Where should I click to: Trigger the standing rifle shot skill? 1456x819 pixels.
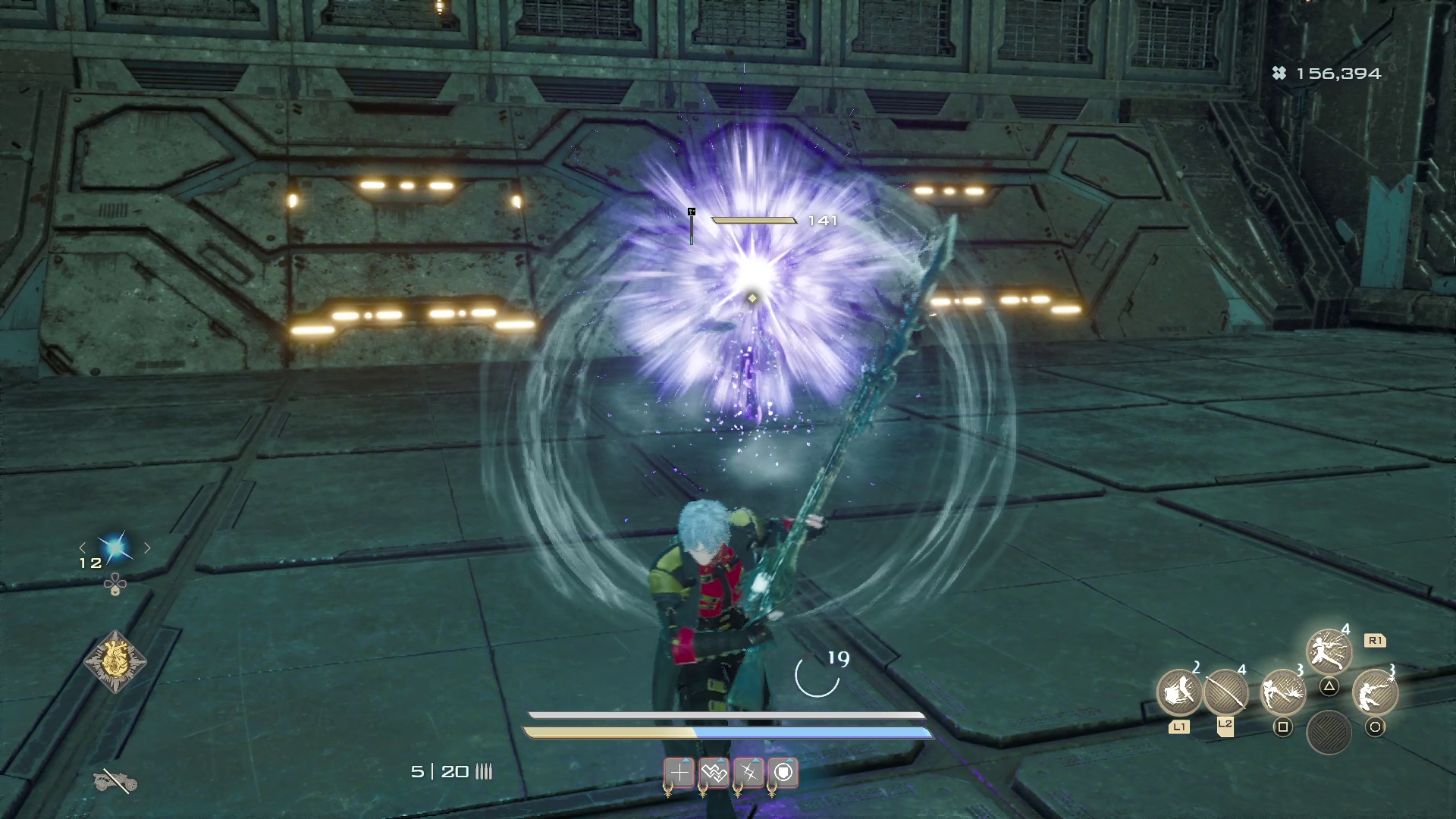tap(1329, 651)
